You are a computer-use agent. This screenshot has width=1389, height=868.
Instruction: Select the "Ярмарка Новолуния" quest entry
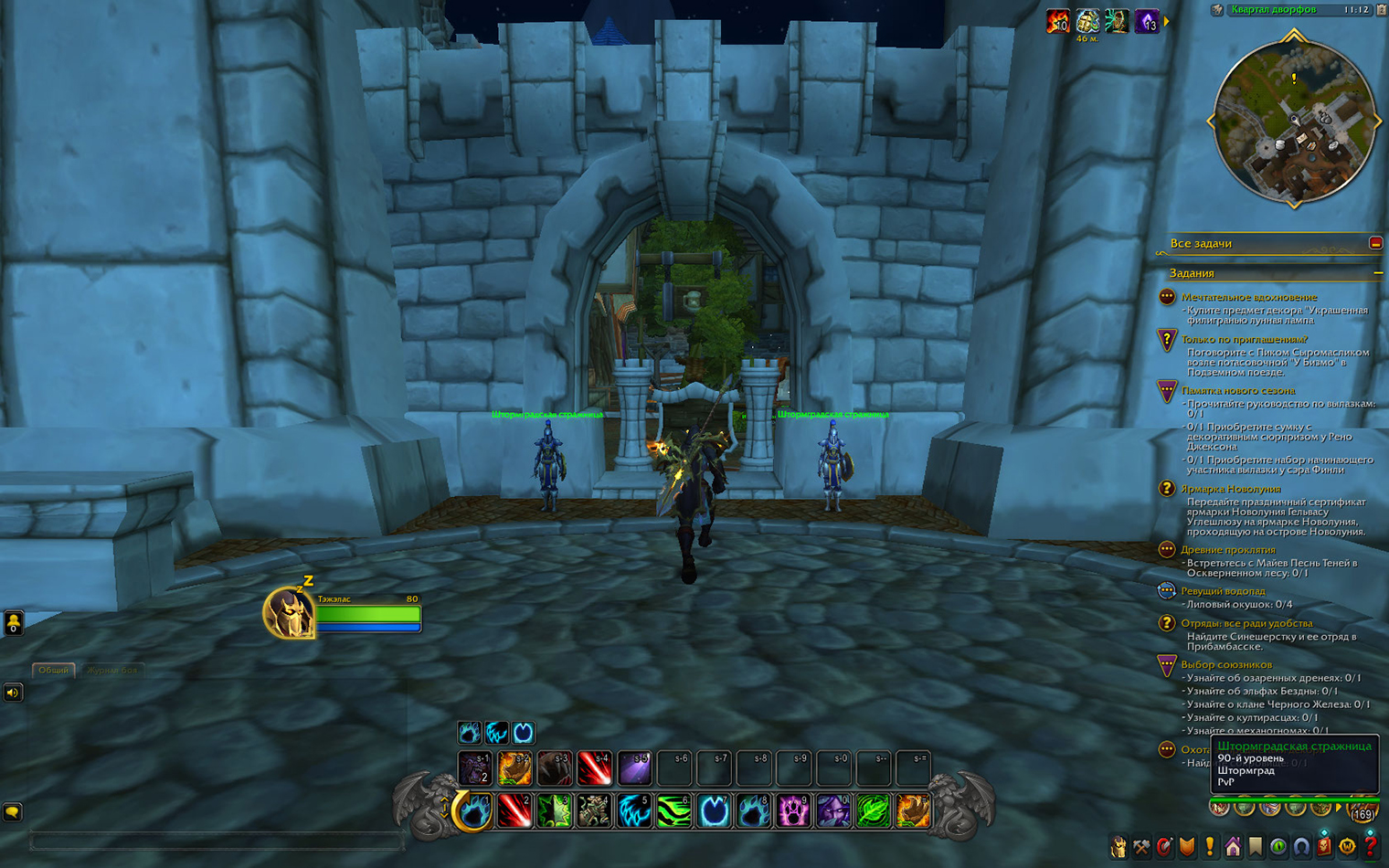[1230, 489]
